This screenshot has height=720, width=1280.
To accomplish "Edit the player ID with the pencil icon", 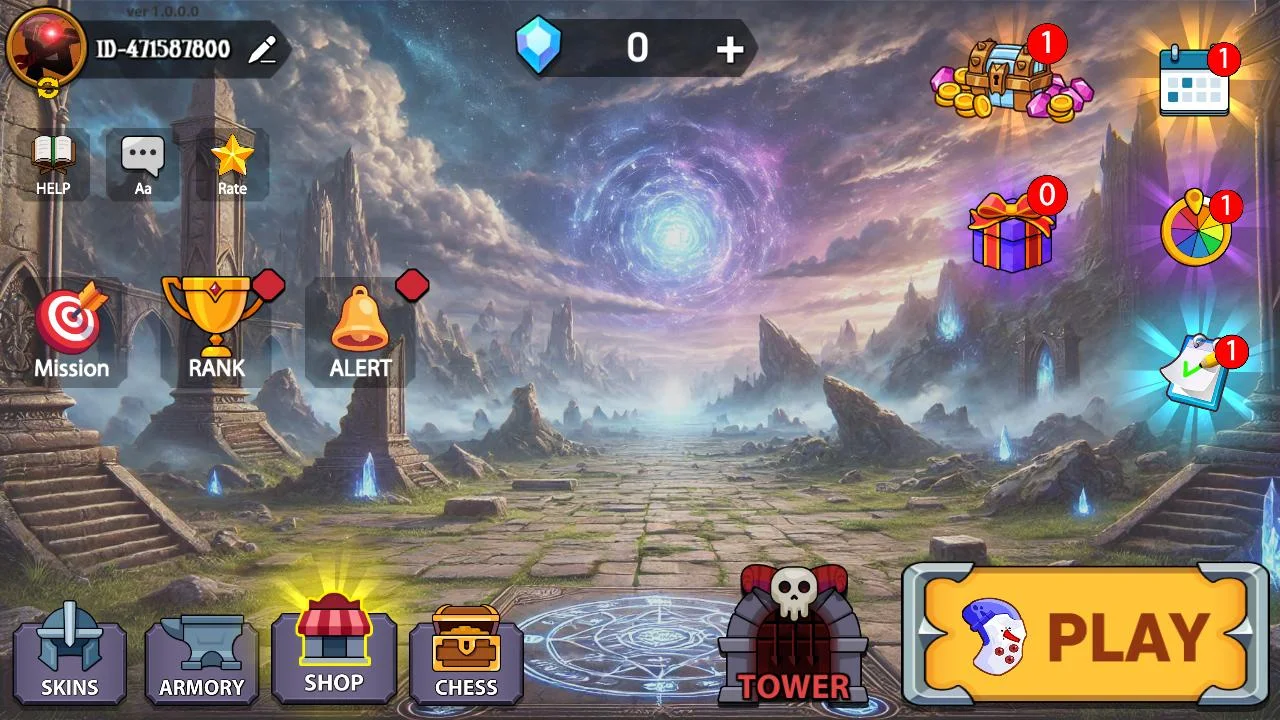I will (x=262, y=50).
